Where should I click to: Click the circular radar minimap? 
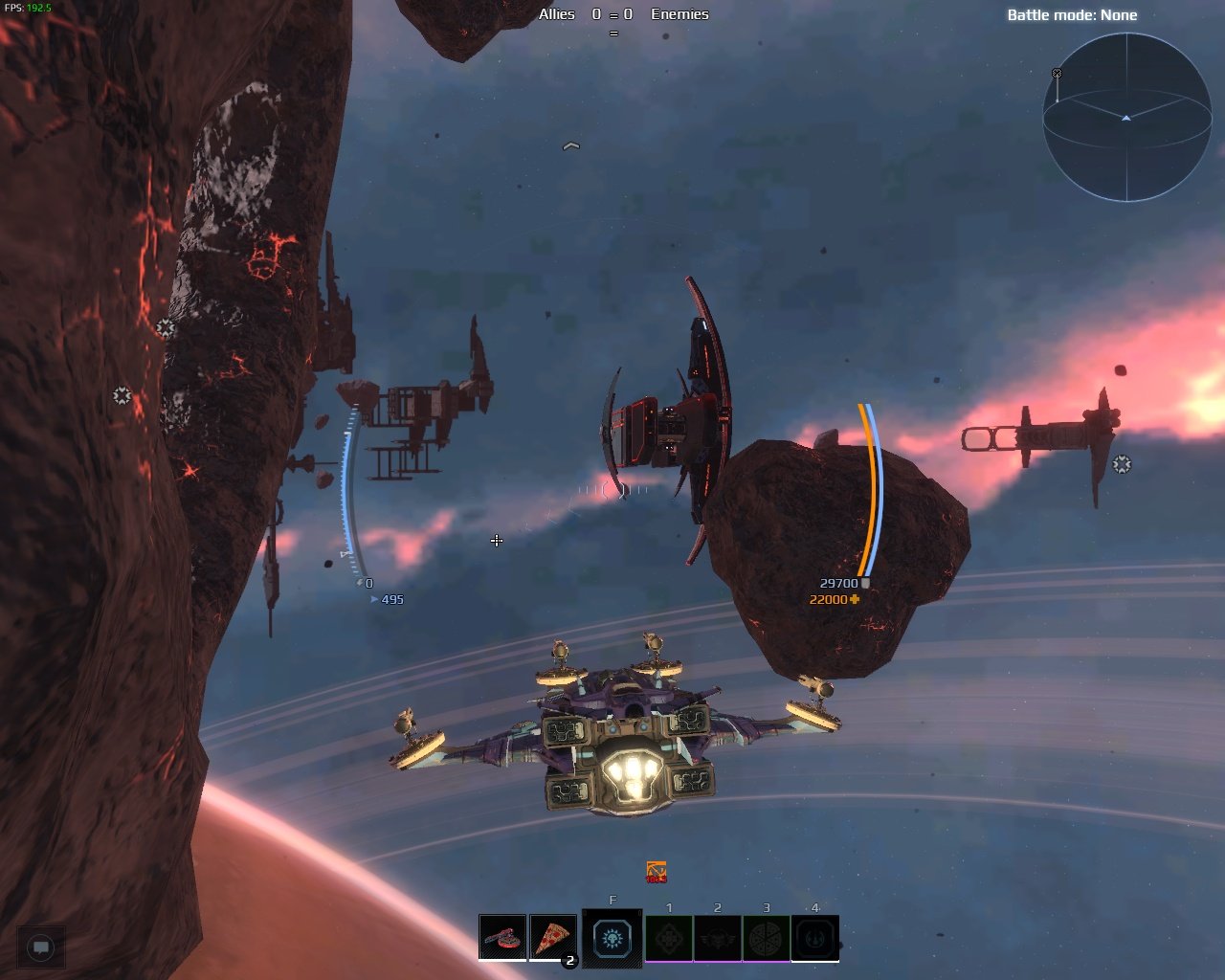1126,117
